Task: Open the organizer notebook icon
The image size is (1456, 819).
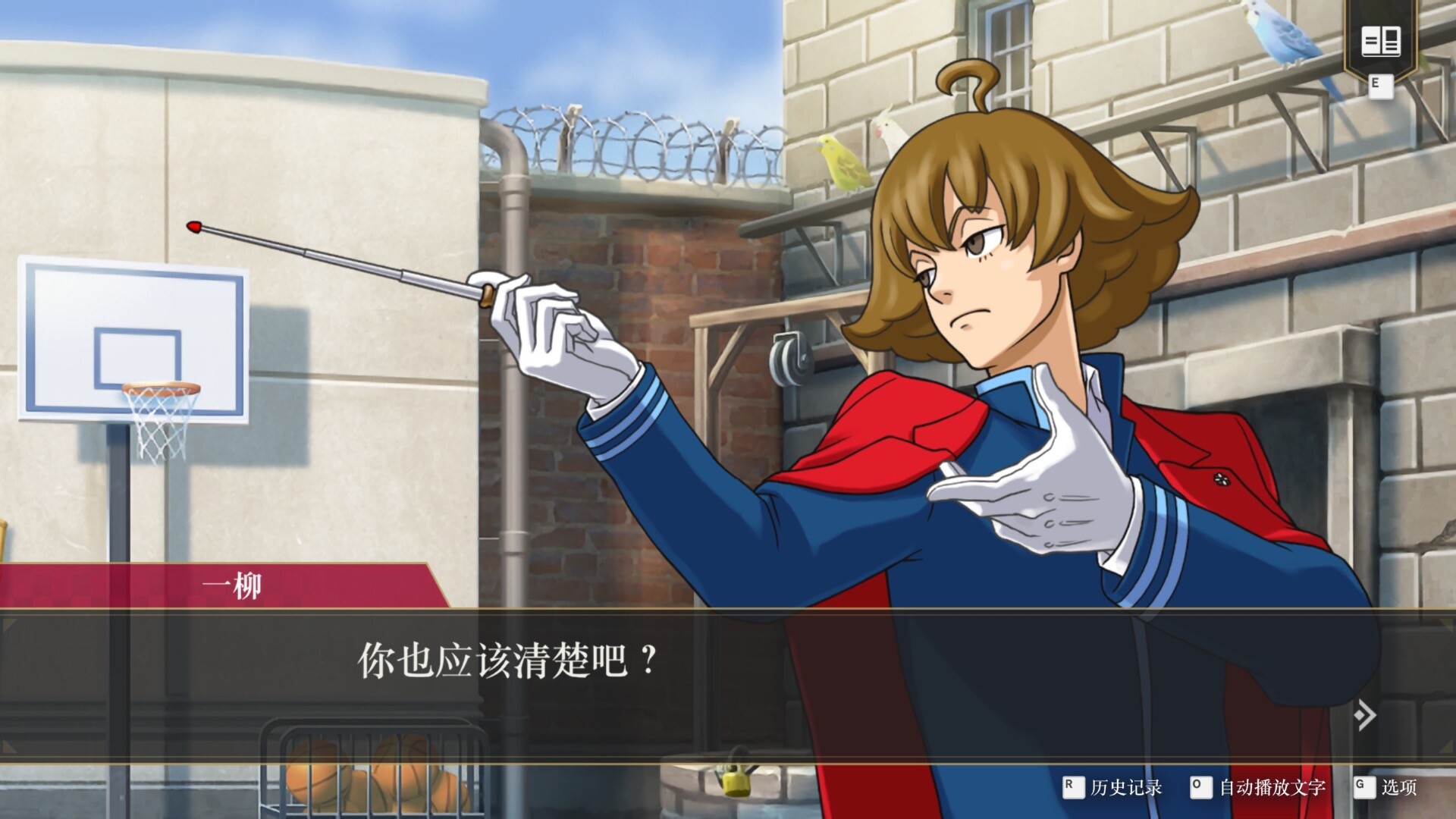Action: [1380, 41]
